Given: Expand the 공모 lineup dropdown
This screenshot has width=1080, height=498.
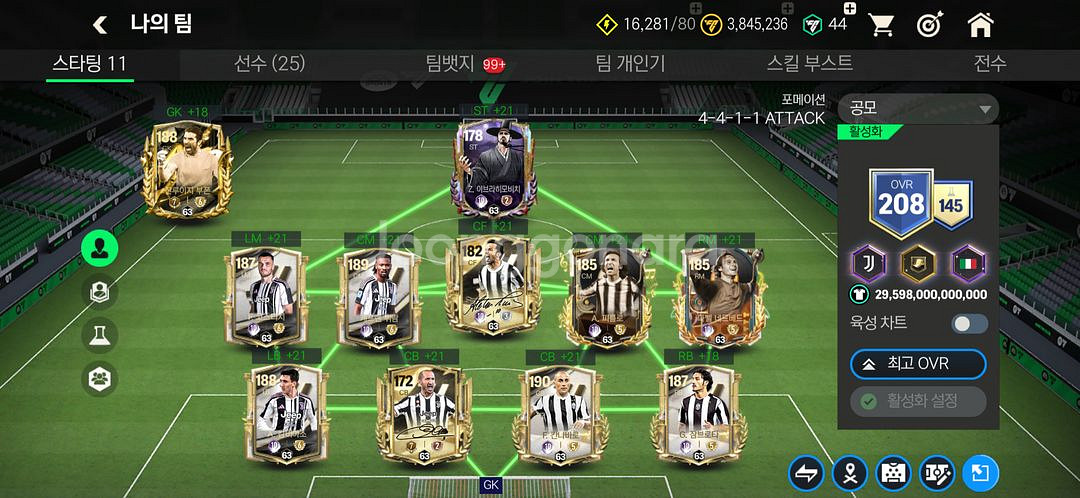Looking at the screenshot, I should tap(919, 109).
